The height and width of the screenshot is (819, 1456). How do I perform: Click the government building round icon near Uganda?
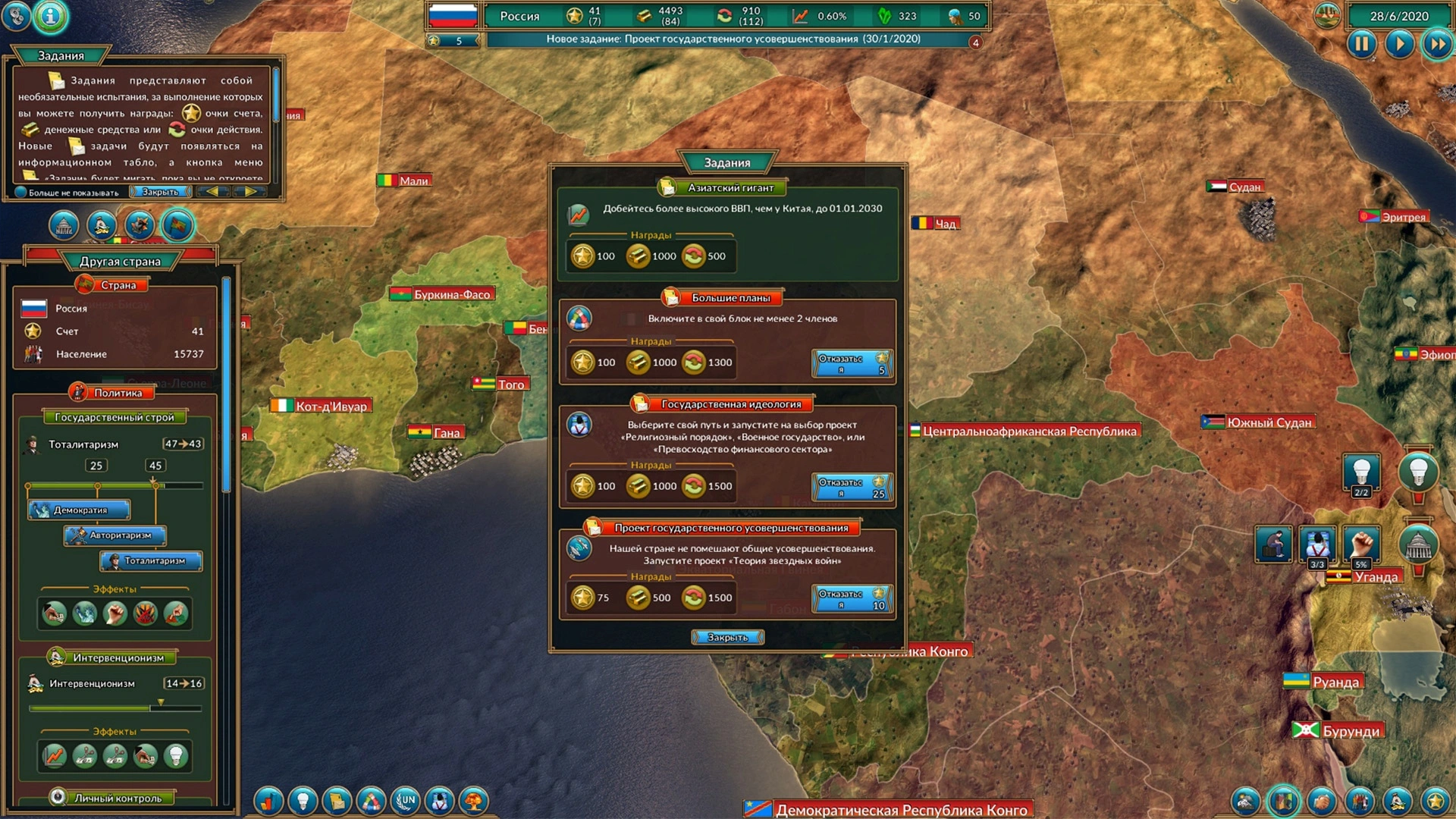pyautogui.click(x=1418, y=544)
